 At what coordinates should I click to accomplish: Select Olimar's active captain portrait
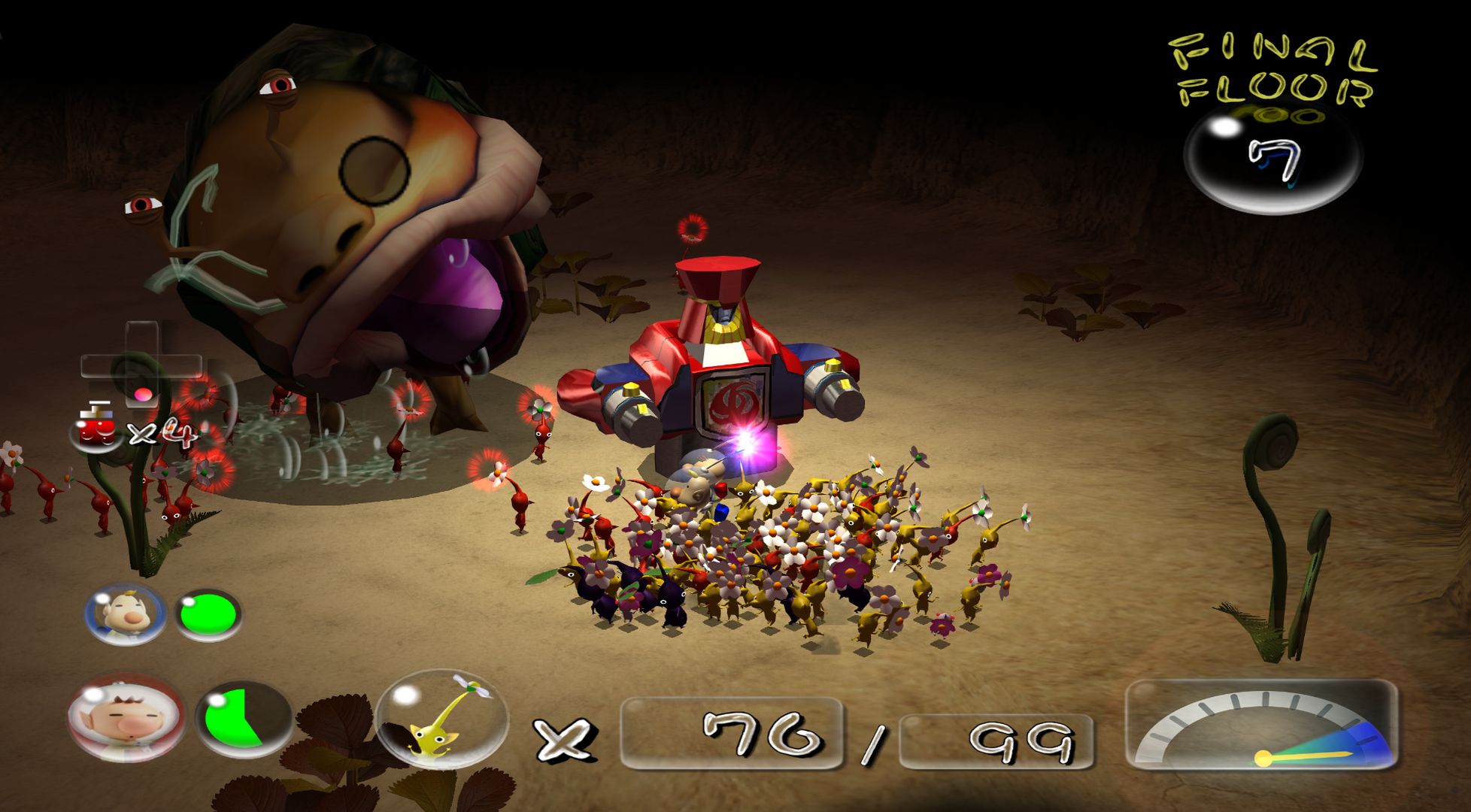(x=125, y=718)
